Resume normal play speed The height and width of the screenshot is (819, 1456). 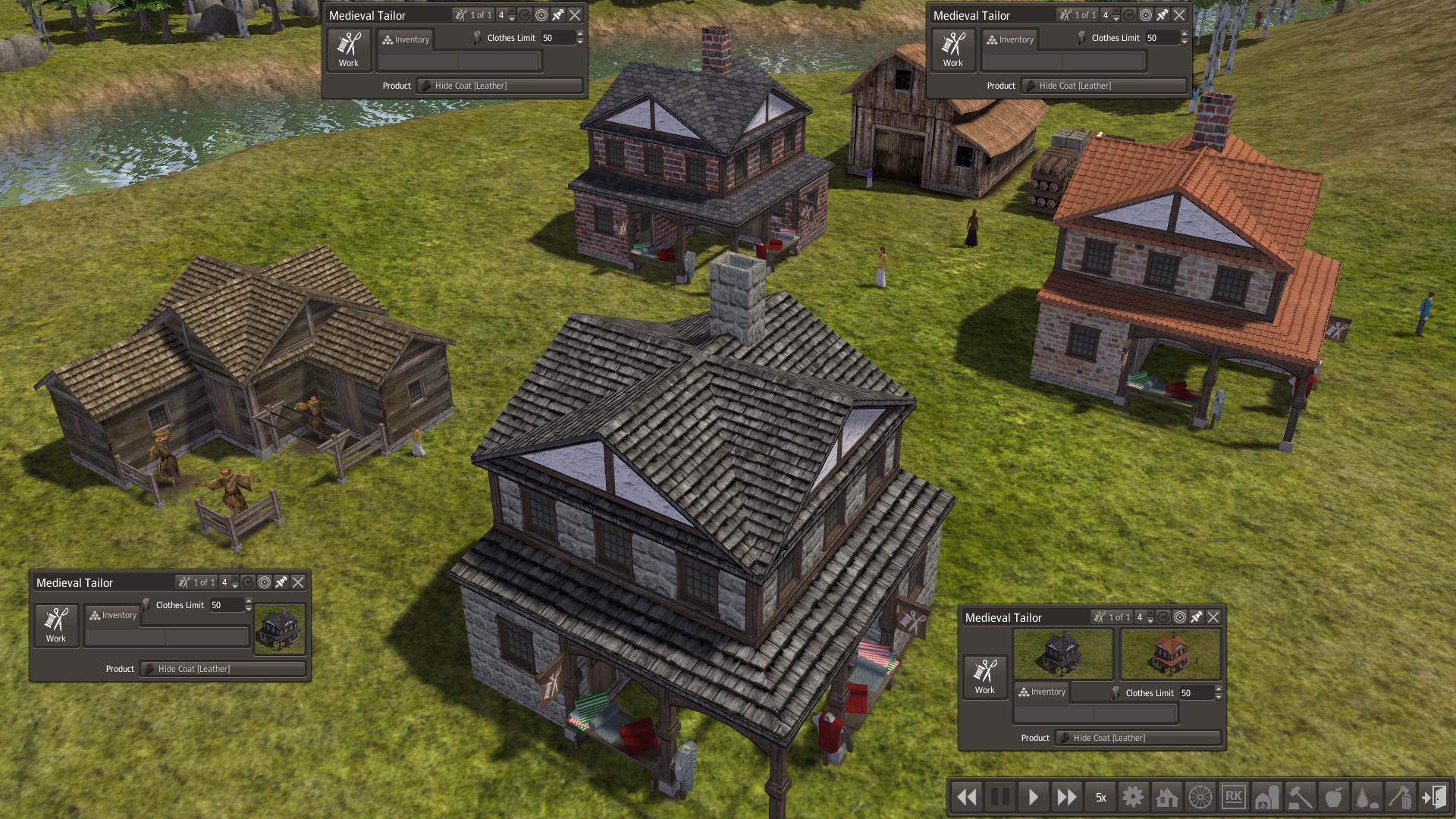(1033, 797)
